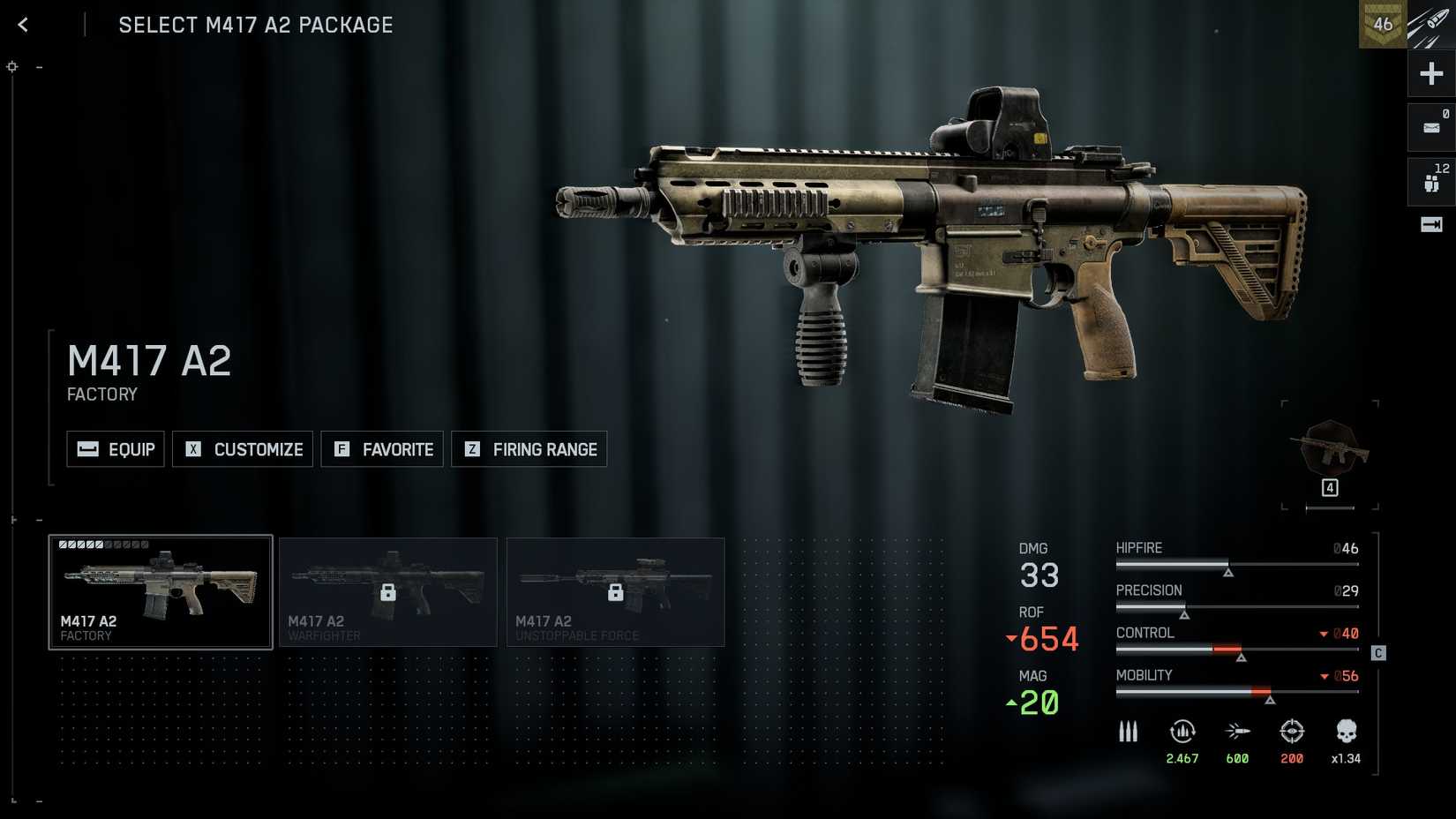This screenshot has width=1456, height=819.
Task: Click the squad icon showing 12
Action: pyautogui.click(x=1430, y=180)
